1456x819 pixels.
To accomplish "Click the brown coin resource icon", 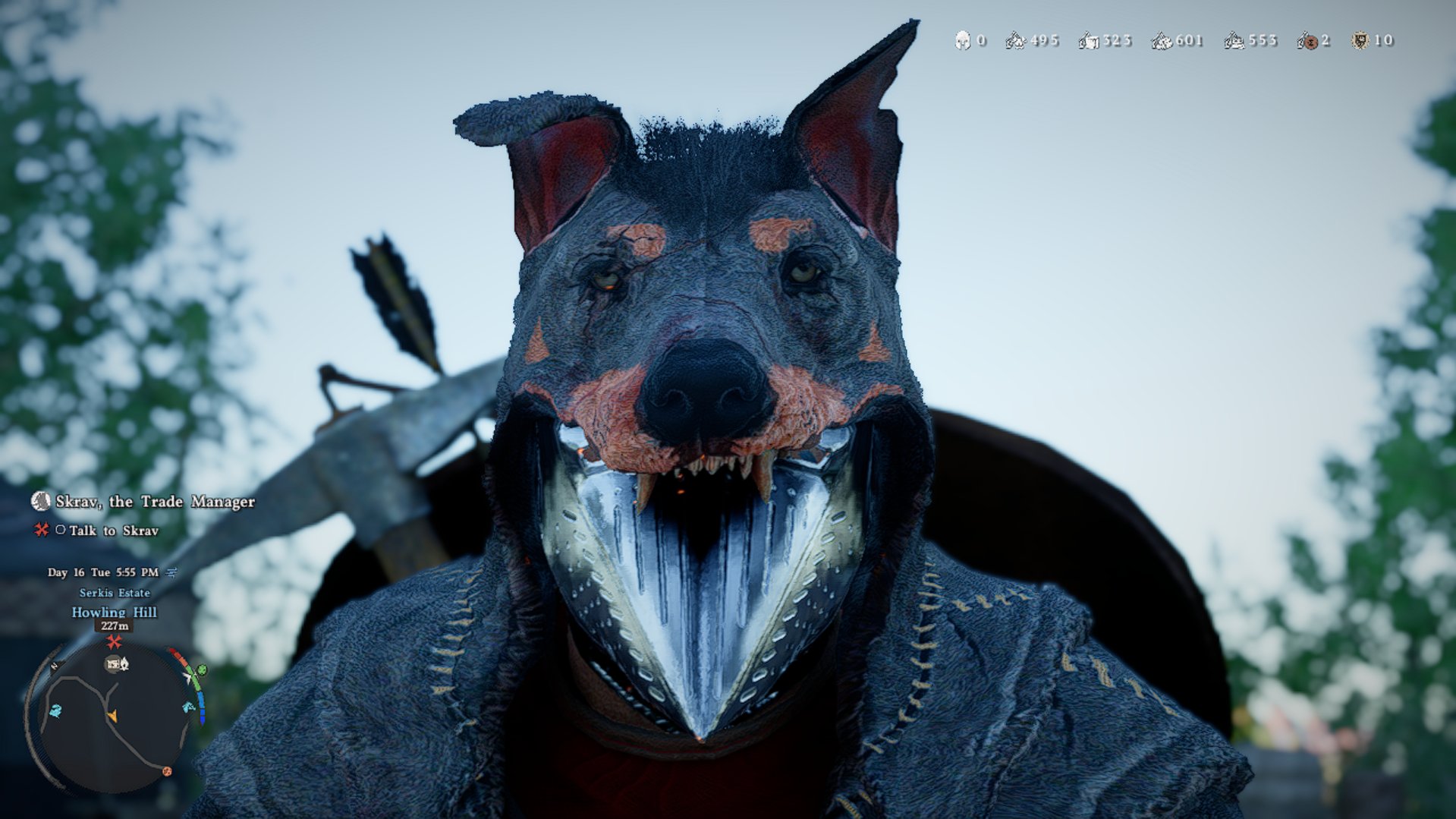I will 1307,41.
